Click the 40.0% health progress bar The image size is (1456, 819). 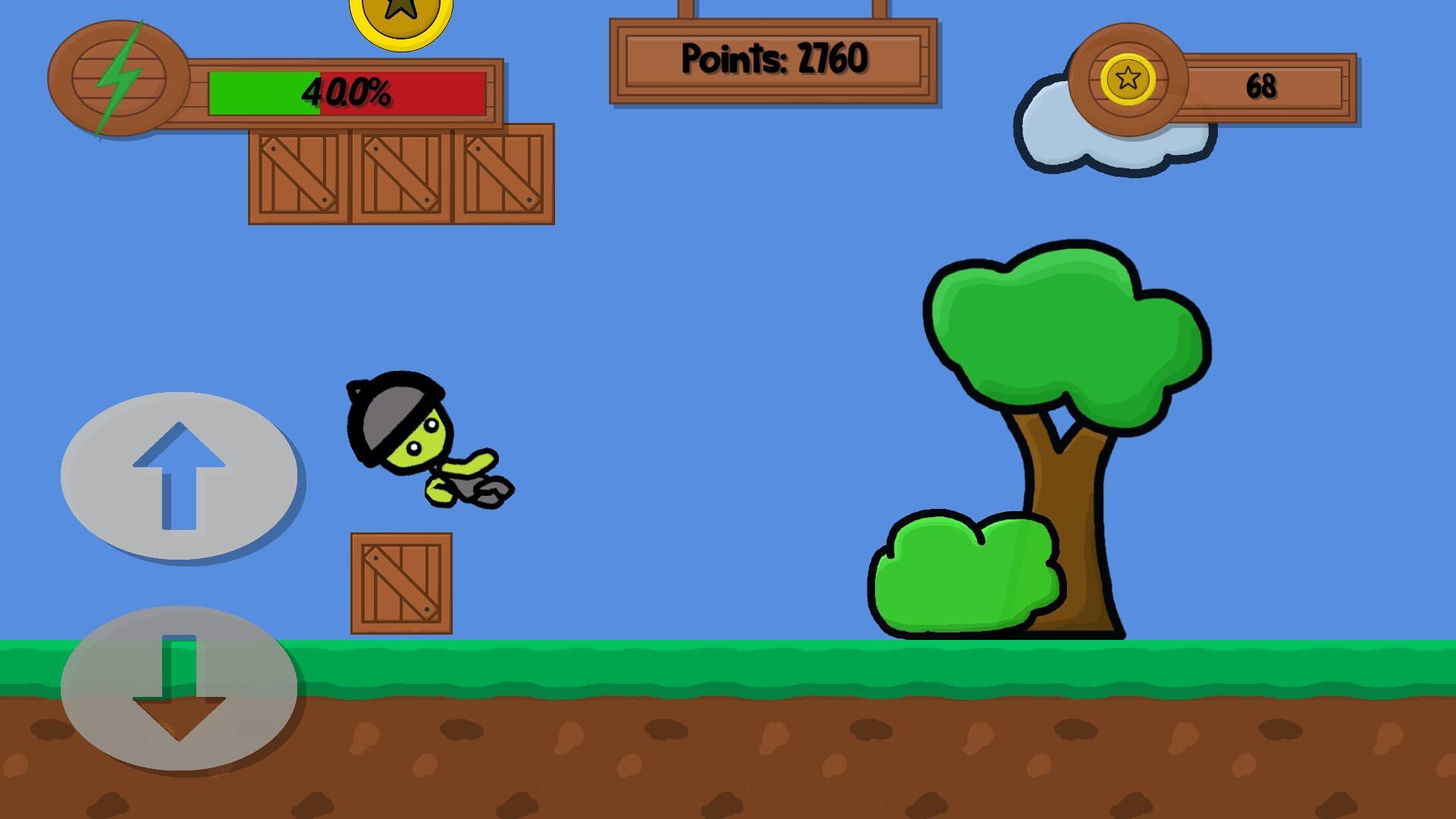345,93
